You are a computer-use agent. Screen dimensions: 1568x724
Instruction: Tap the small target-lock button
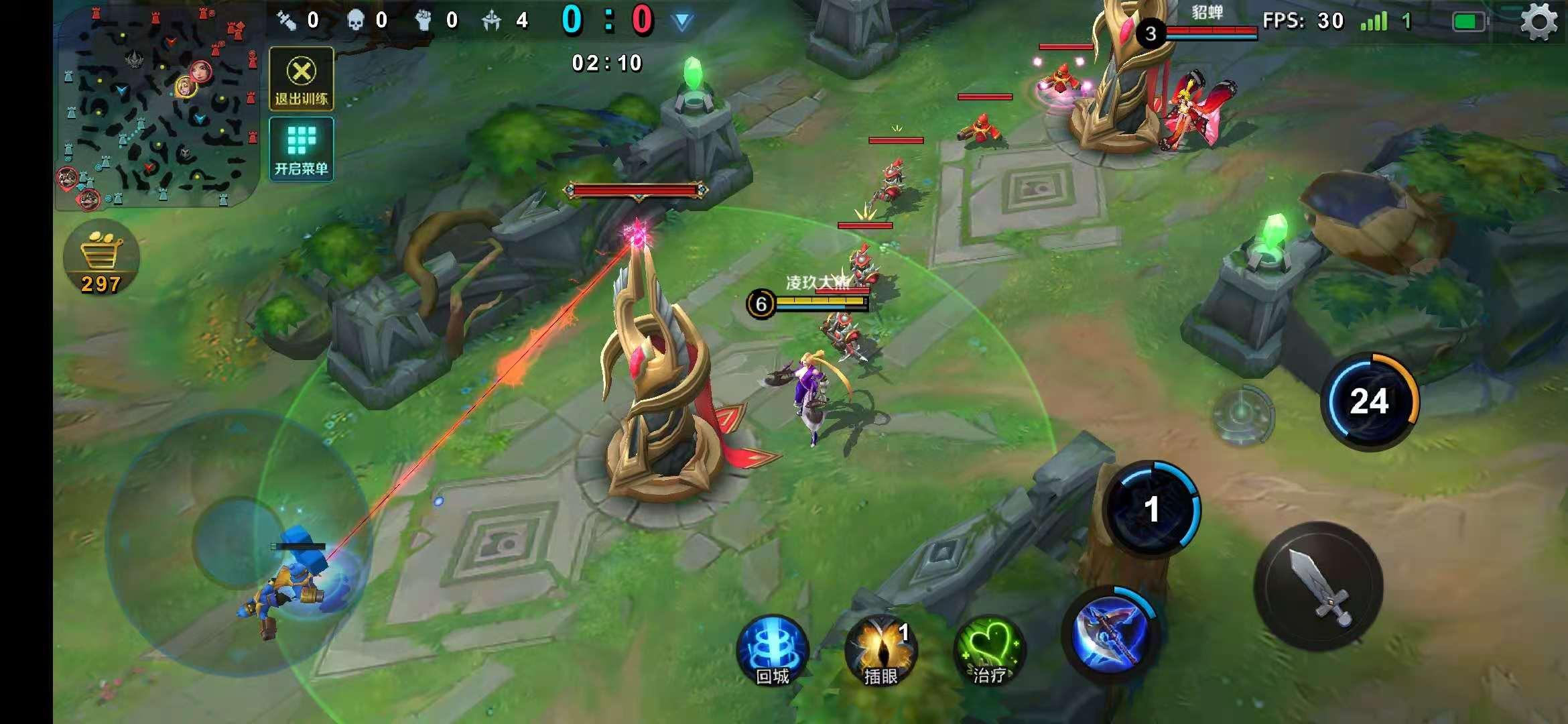(1243, 413)
